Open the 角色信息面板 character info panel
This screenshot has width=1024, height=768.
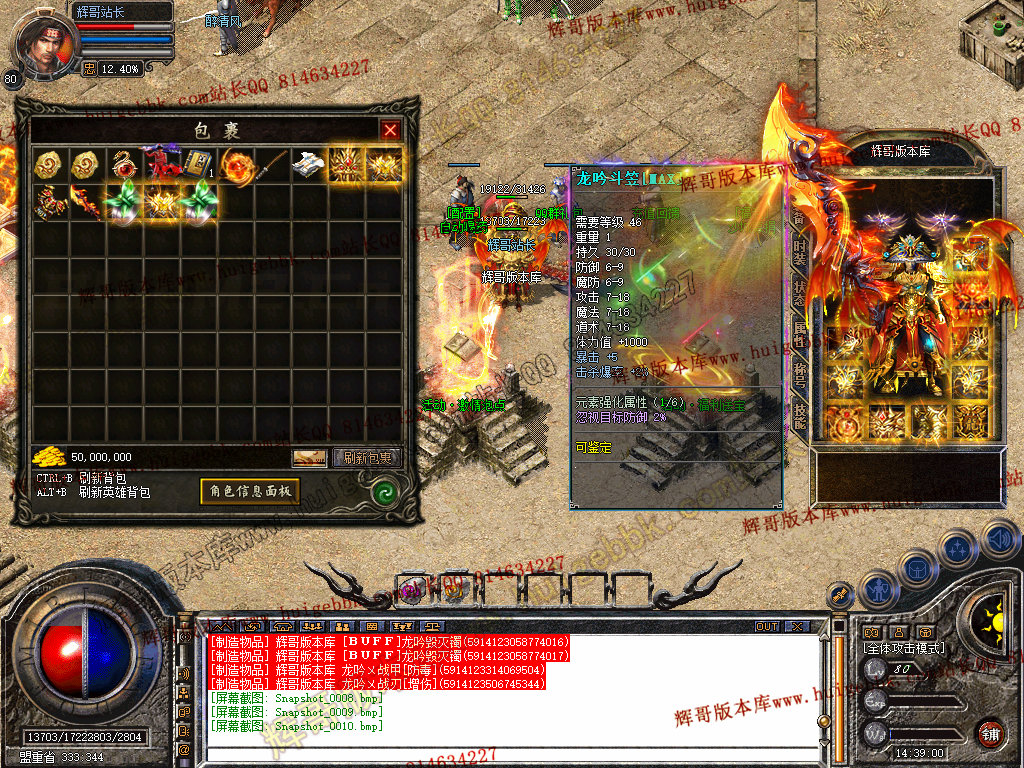pyautogui.click(x=250, y=490)
